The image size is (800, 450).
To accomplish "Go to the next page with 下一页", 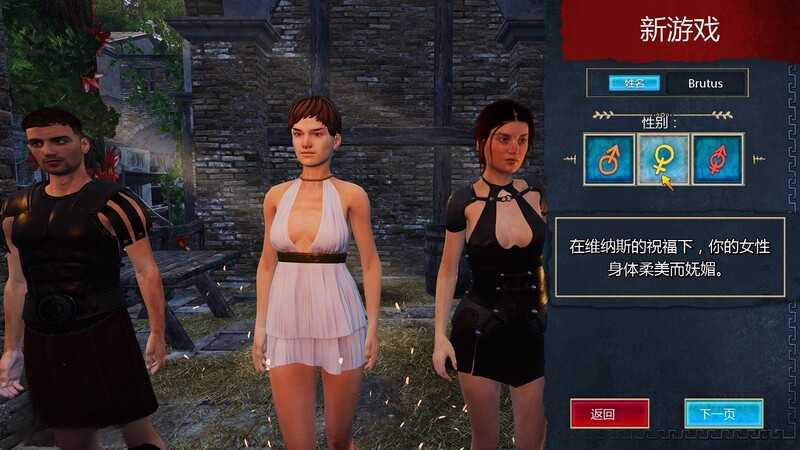I will click(724, 413).
